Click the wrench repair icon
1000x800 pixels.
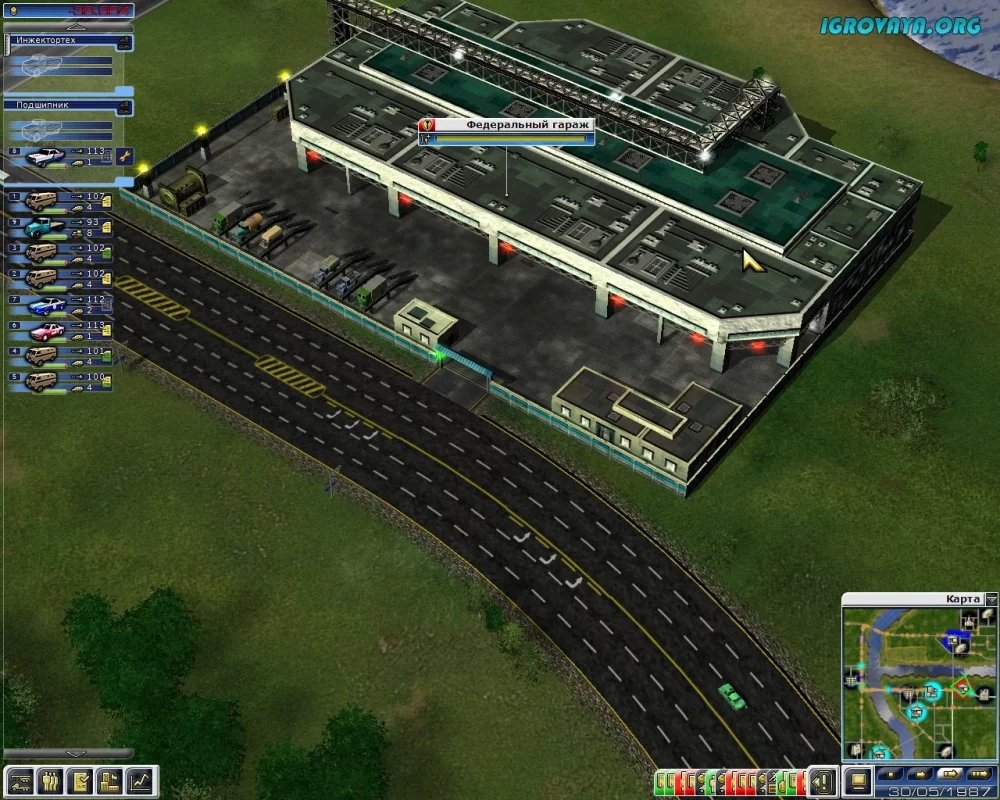click(124, 155)
